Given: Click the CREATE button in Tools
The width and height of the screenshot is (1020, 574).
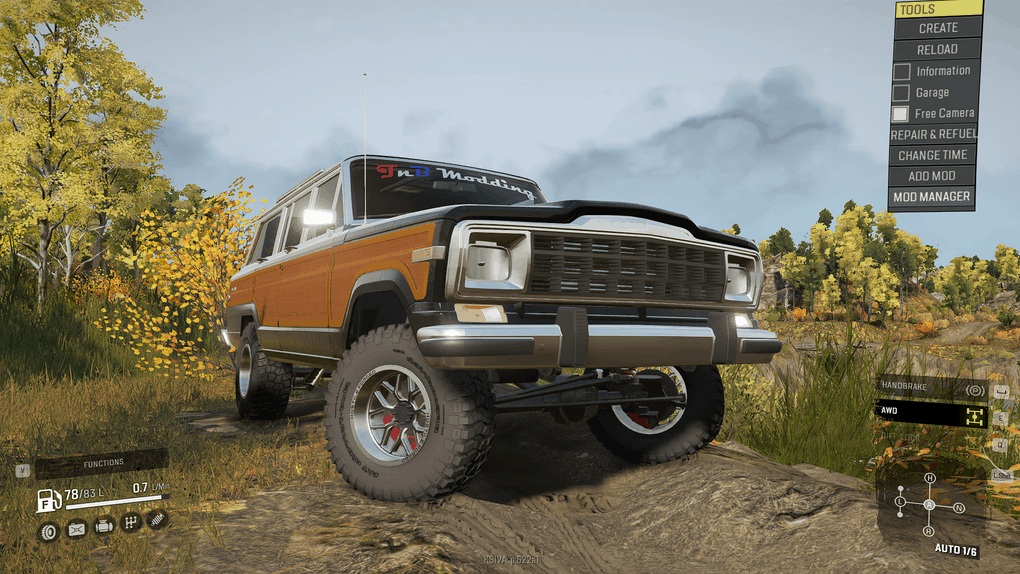Looking at the screenshot, I should click(937, 28).
